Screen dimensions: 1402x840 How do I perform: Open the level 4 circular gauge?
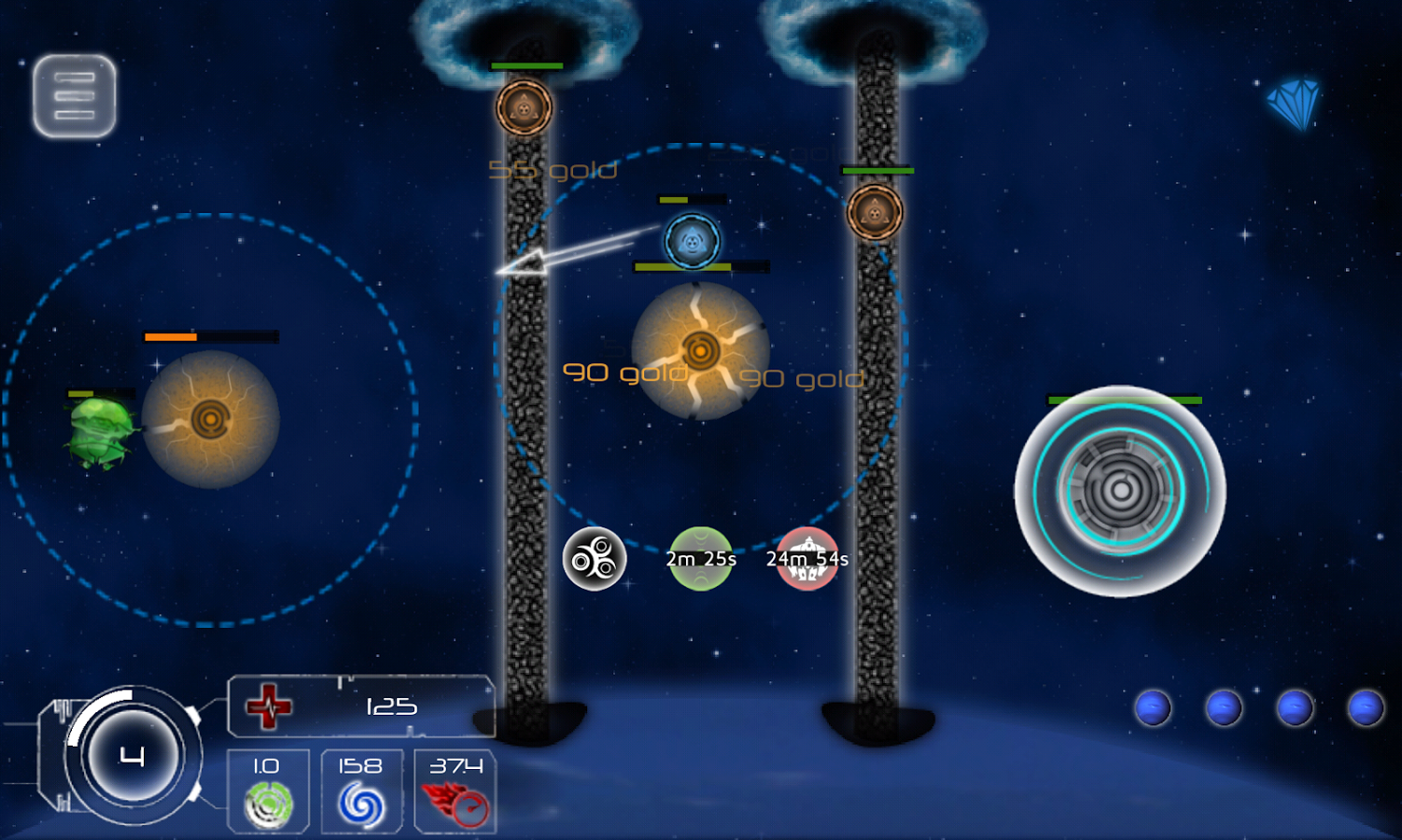(131, 756)
